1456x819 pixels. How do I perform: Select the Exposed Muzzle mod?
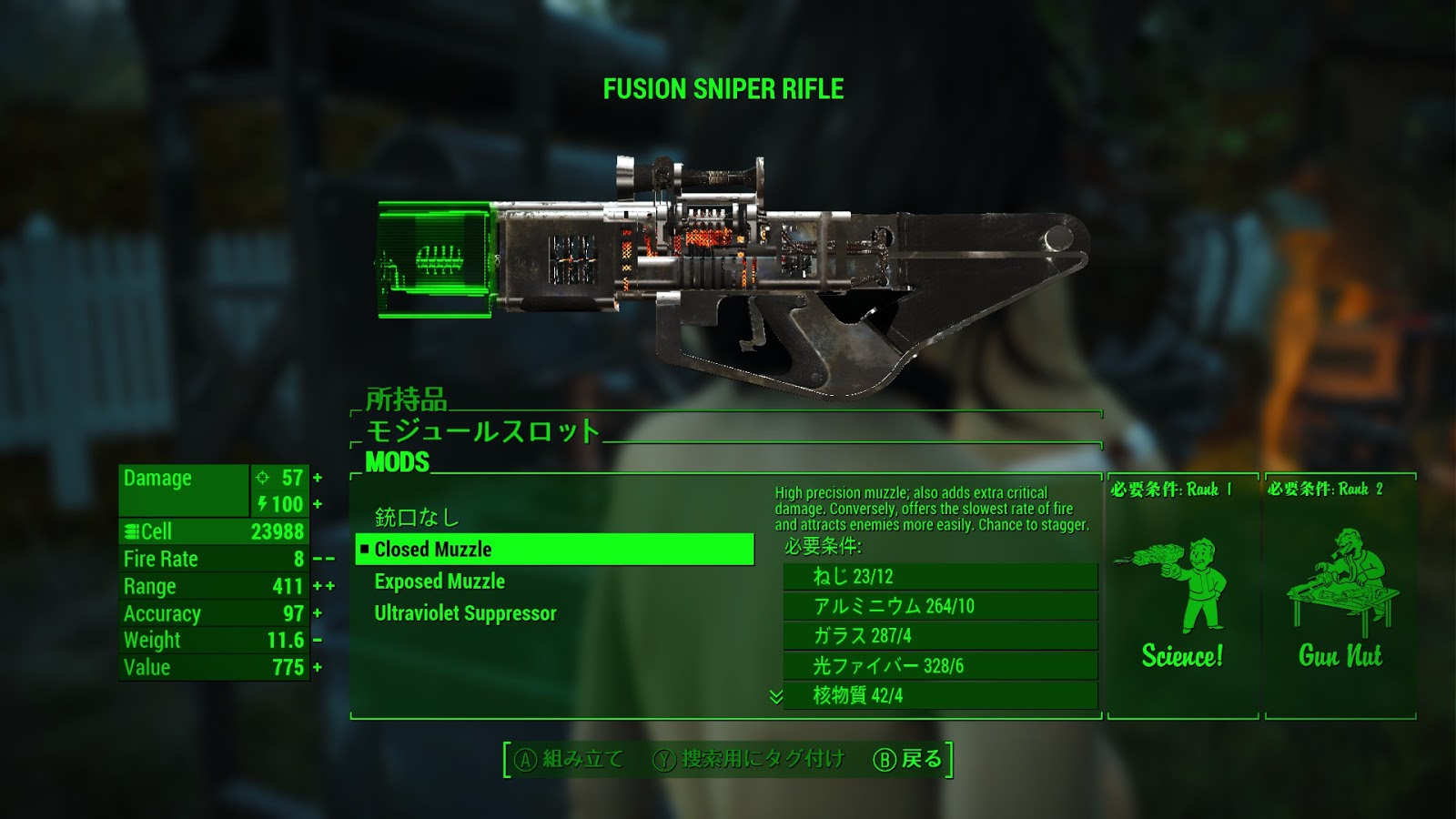(440, 581)
